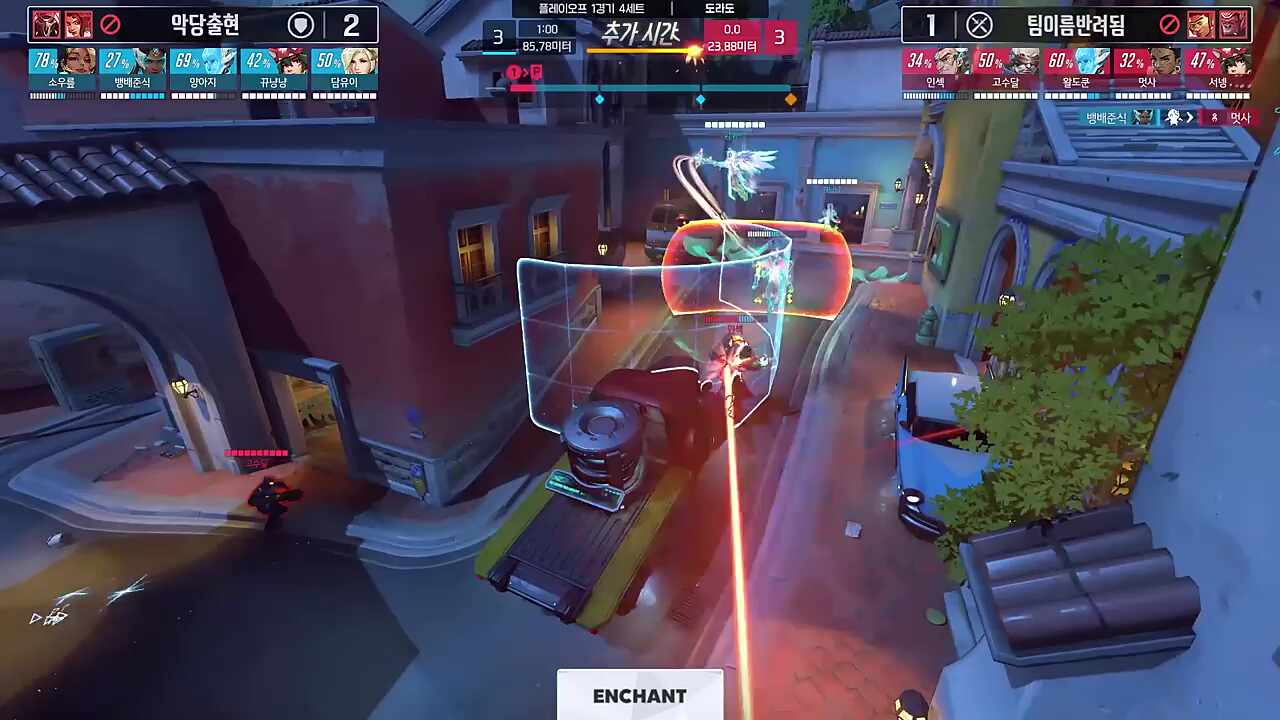1280x720 pixels.
Task: Click the orange final checkpoint diamond marker
Action: pos(791,99)
